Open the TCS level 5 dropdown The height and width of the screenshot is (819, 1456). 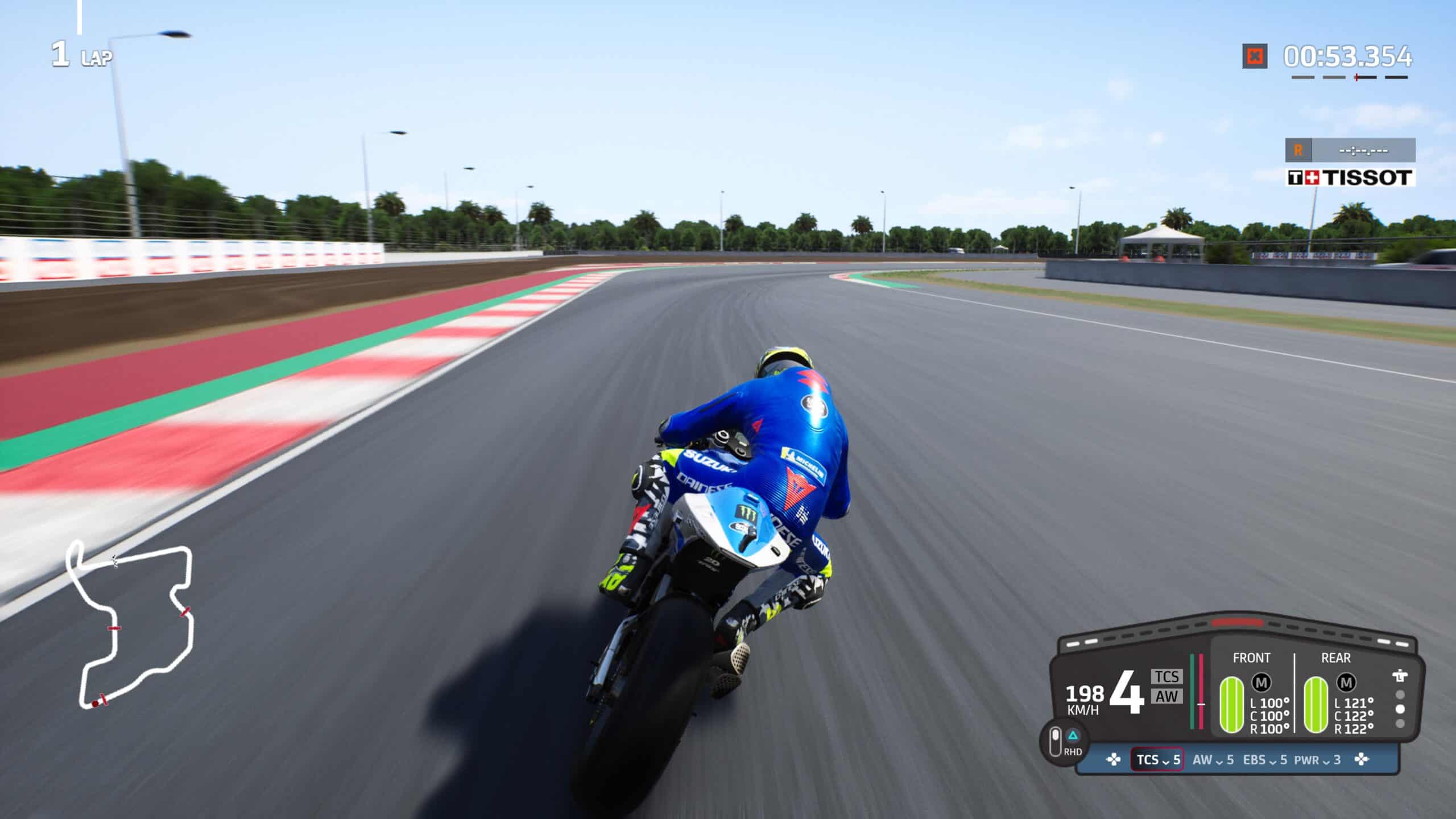click(x=1157, y=760)
